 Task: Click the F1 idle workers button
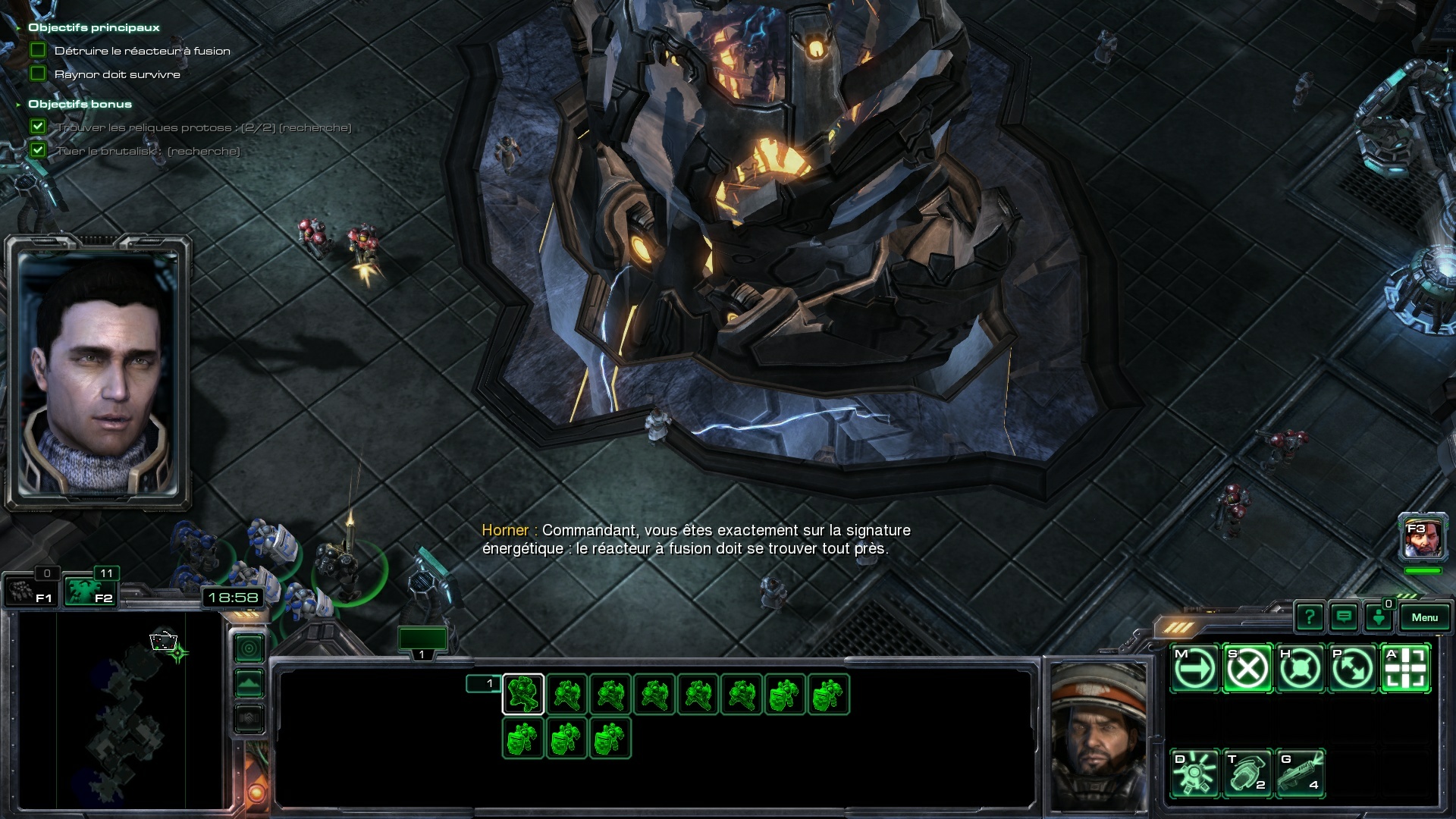(30, 591)
